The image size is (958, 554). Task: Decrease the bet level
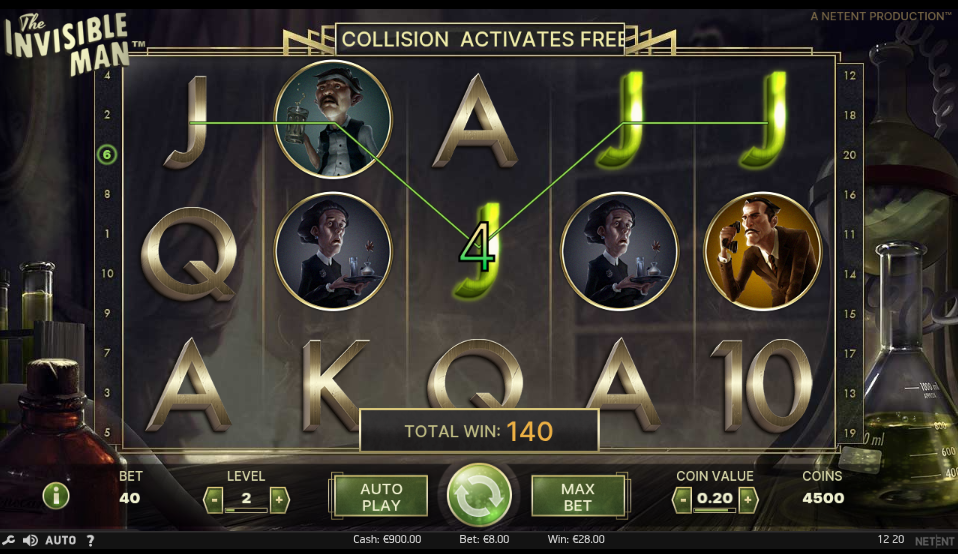pyautogui.click(x=213, y=498)
